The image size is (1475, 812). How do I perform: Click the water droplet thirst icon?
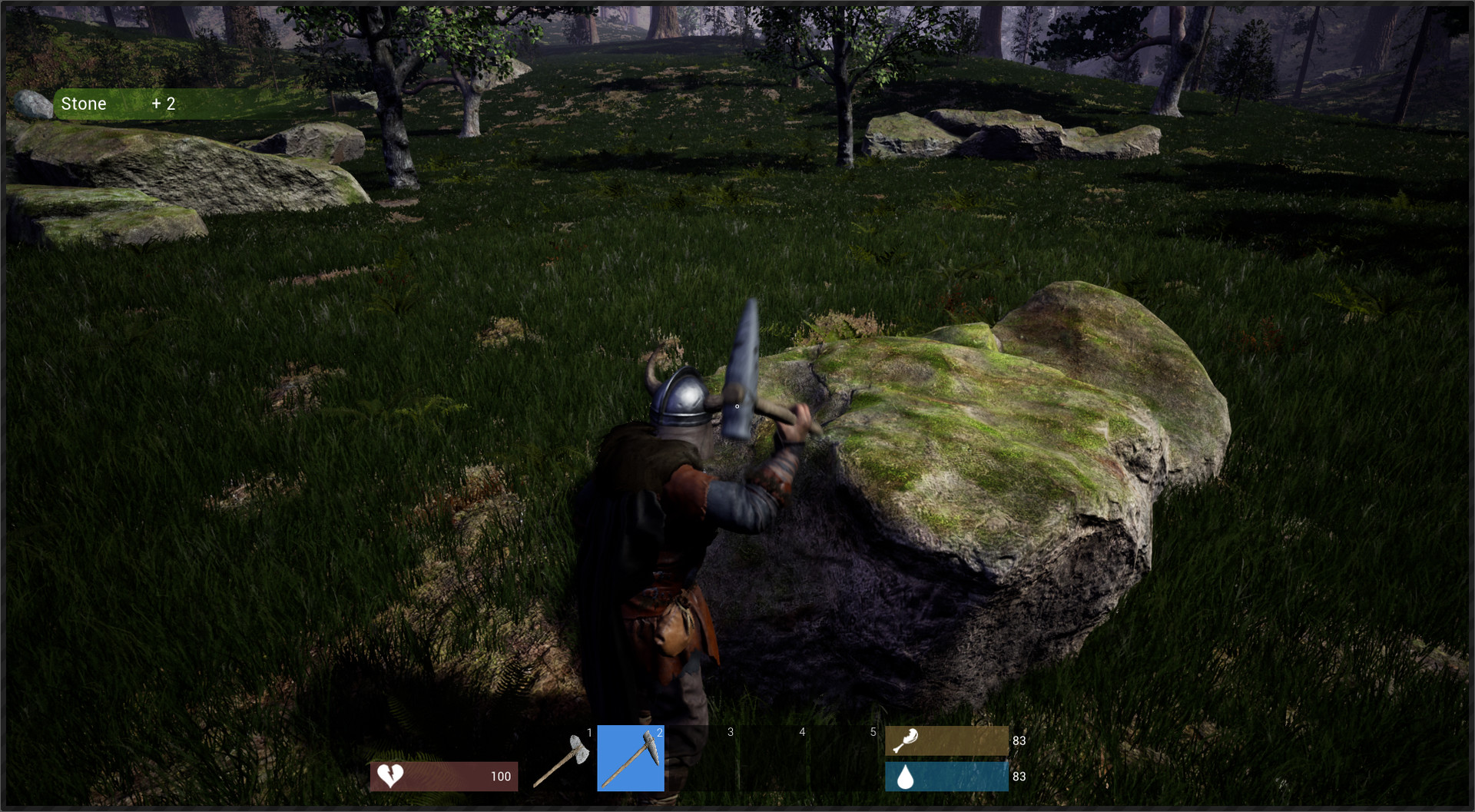pos(907,777)
